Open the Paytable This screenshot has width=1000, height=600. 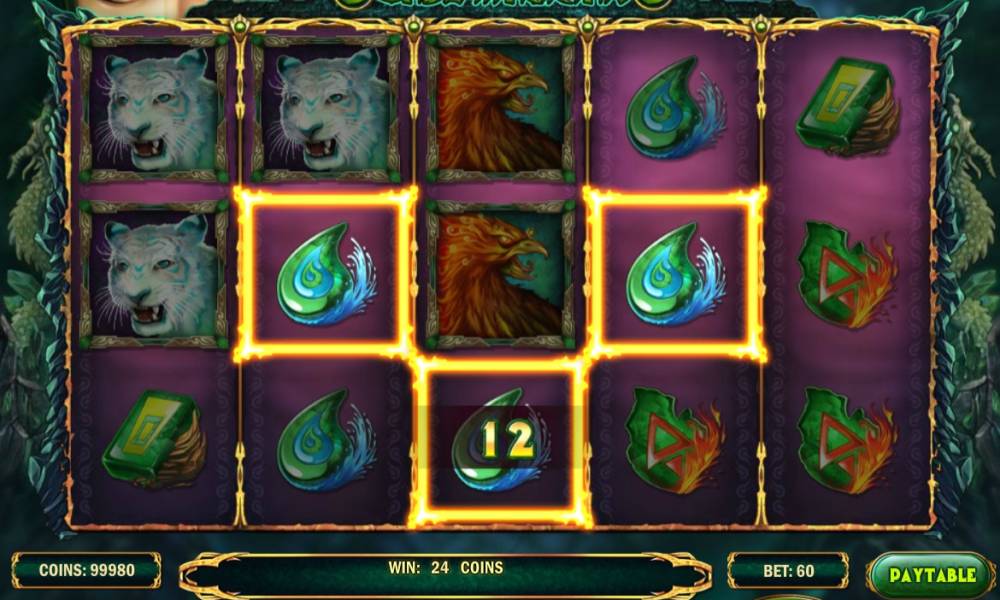tap(931, 575)
